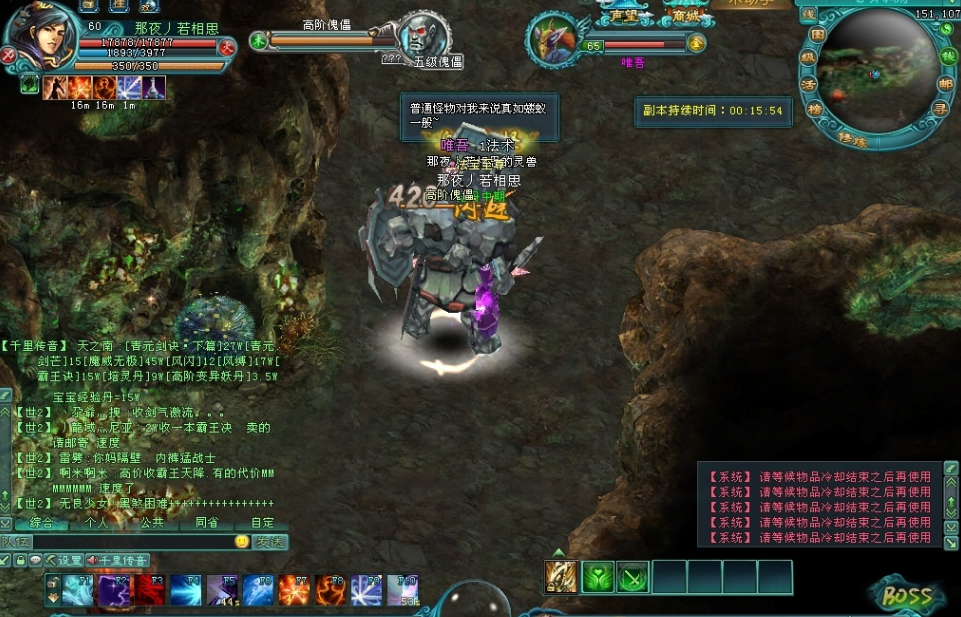Open the 商城 shop

(686, 15)
